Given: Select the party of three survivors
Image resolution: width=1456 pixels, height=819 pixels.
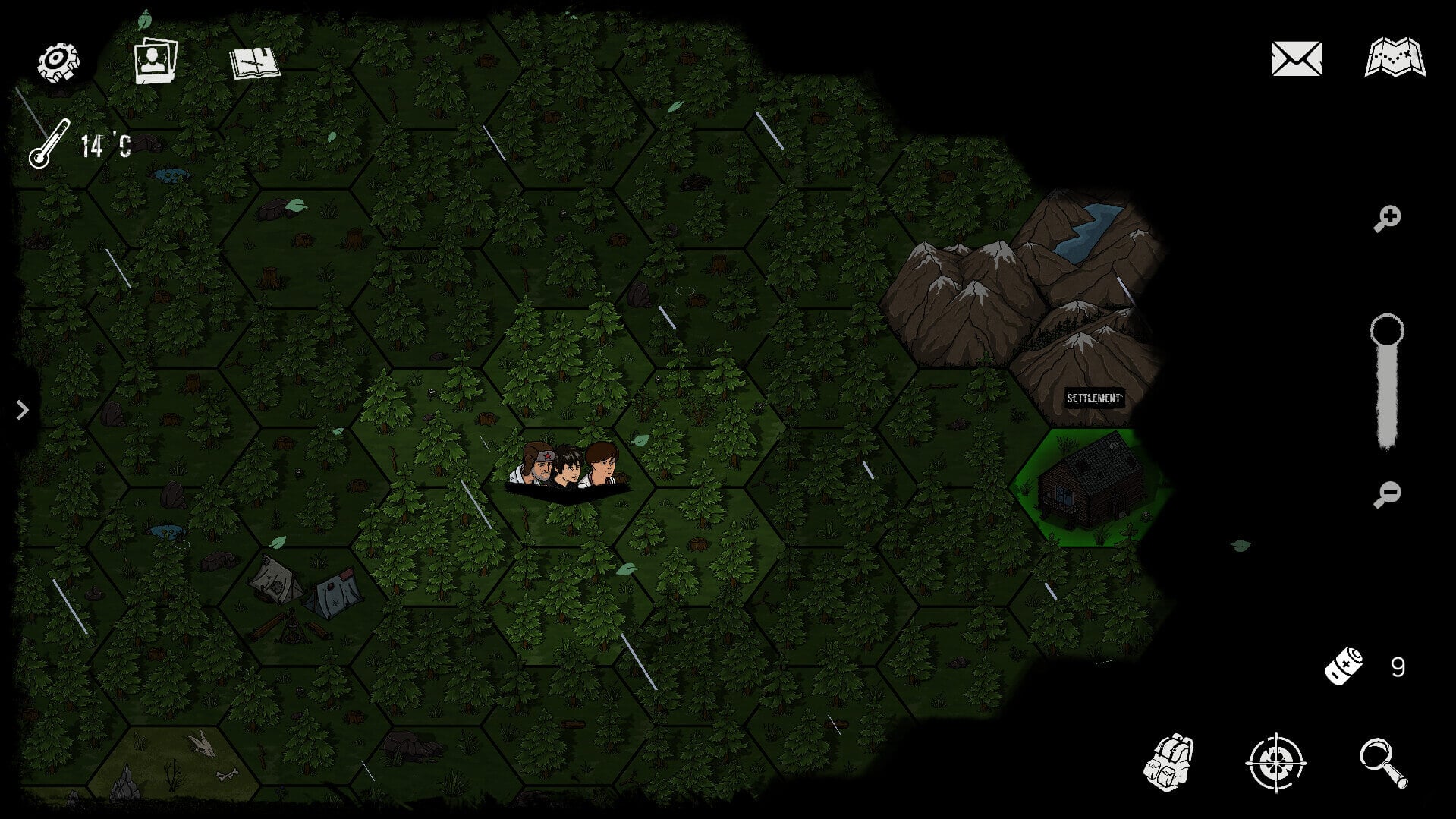Looking at the screenshot, I should click(568, 467).
